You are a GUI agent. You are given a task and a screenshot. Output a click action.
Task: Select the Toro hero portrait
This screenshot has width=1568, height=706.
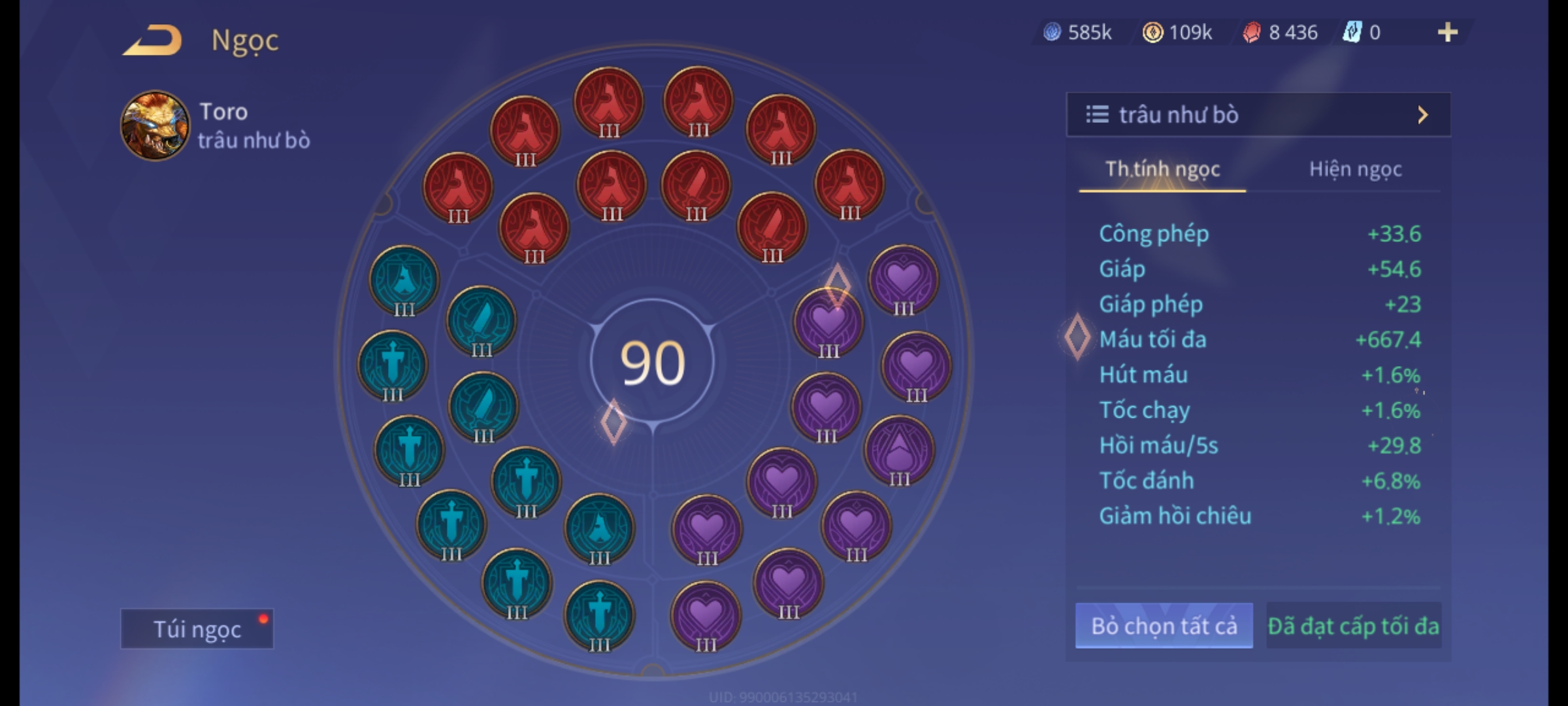(155, 126)
